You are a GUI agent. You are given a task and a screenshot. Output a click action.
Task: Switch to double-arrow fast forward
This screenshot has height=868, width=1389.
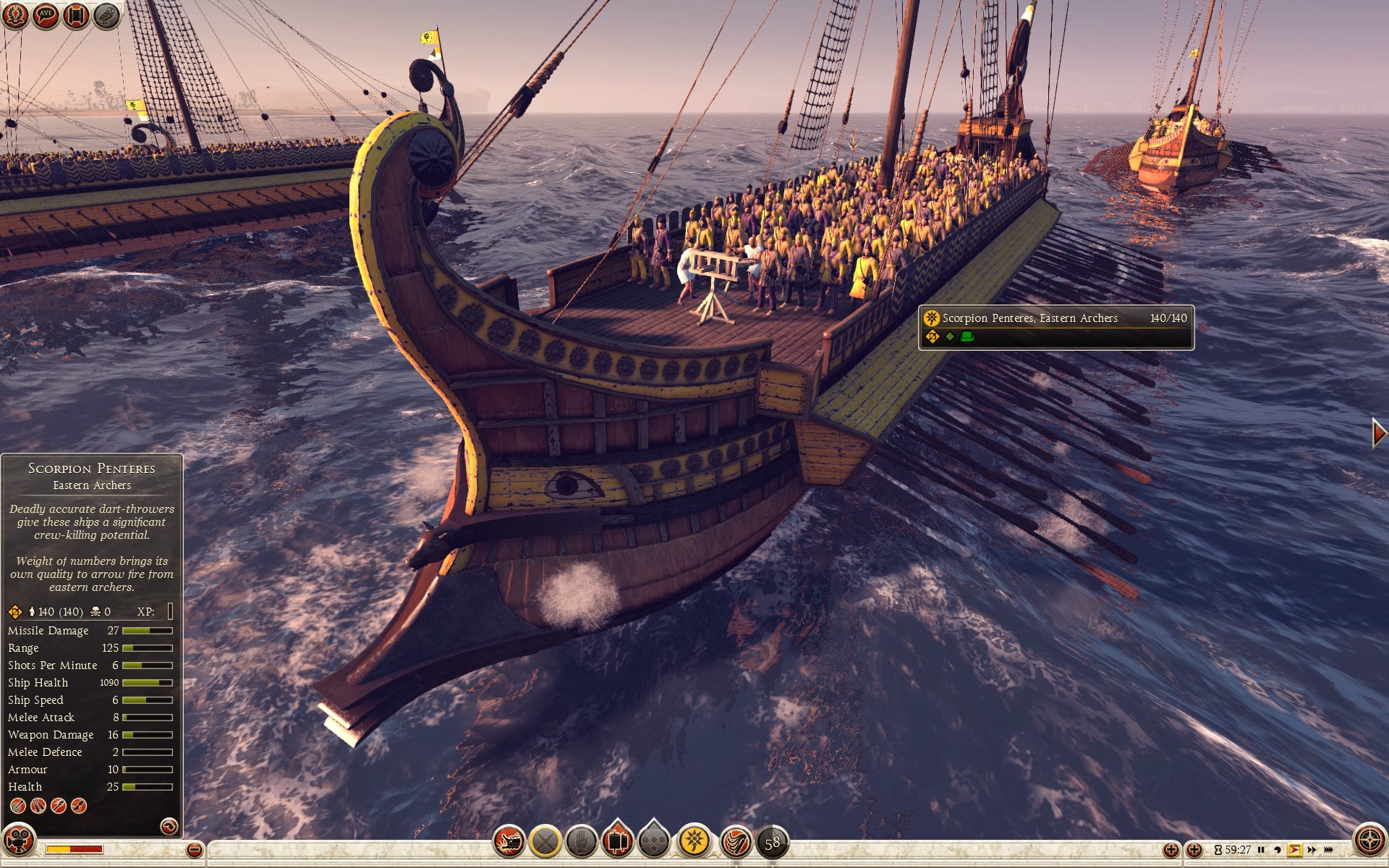[x=1312, y=850]
